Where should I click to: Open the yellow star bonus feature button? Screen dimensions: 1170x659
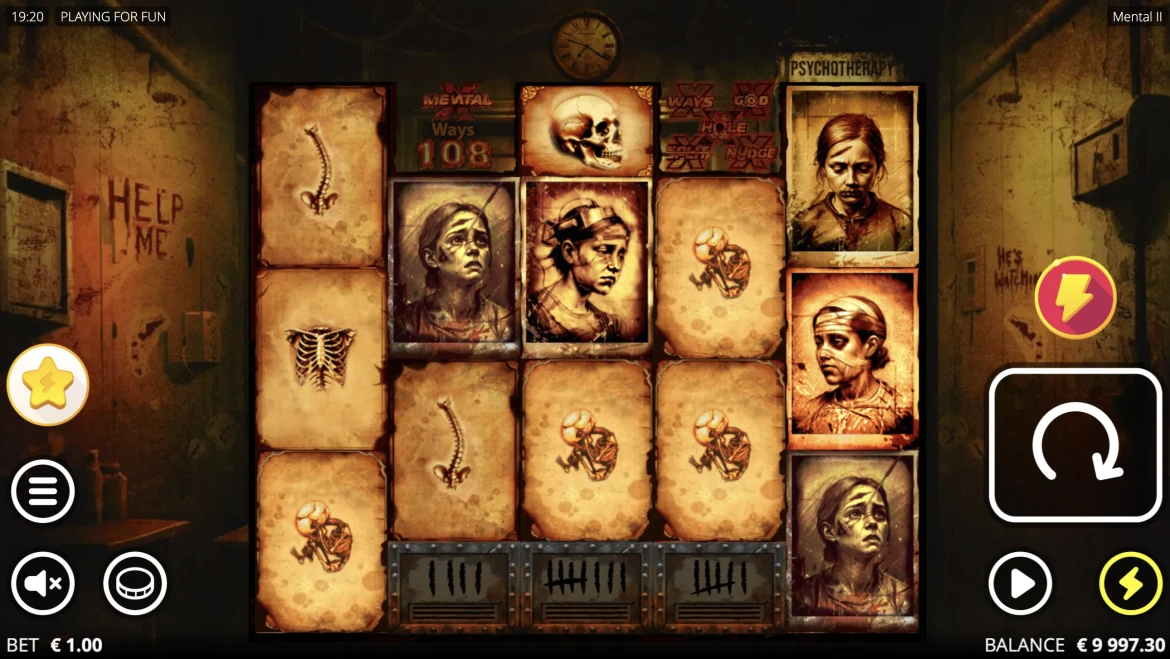click(48, 385)
